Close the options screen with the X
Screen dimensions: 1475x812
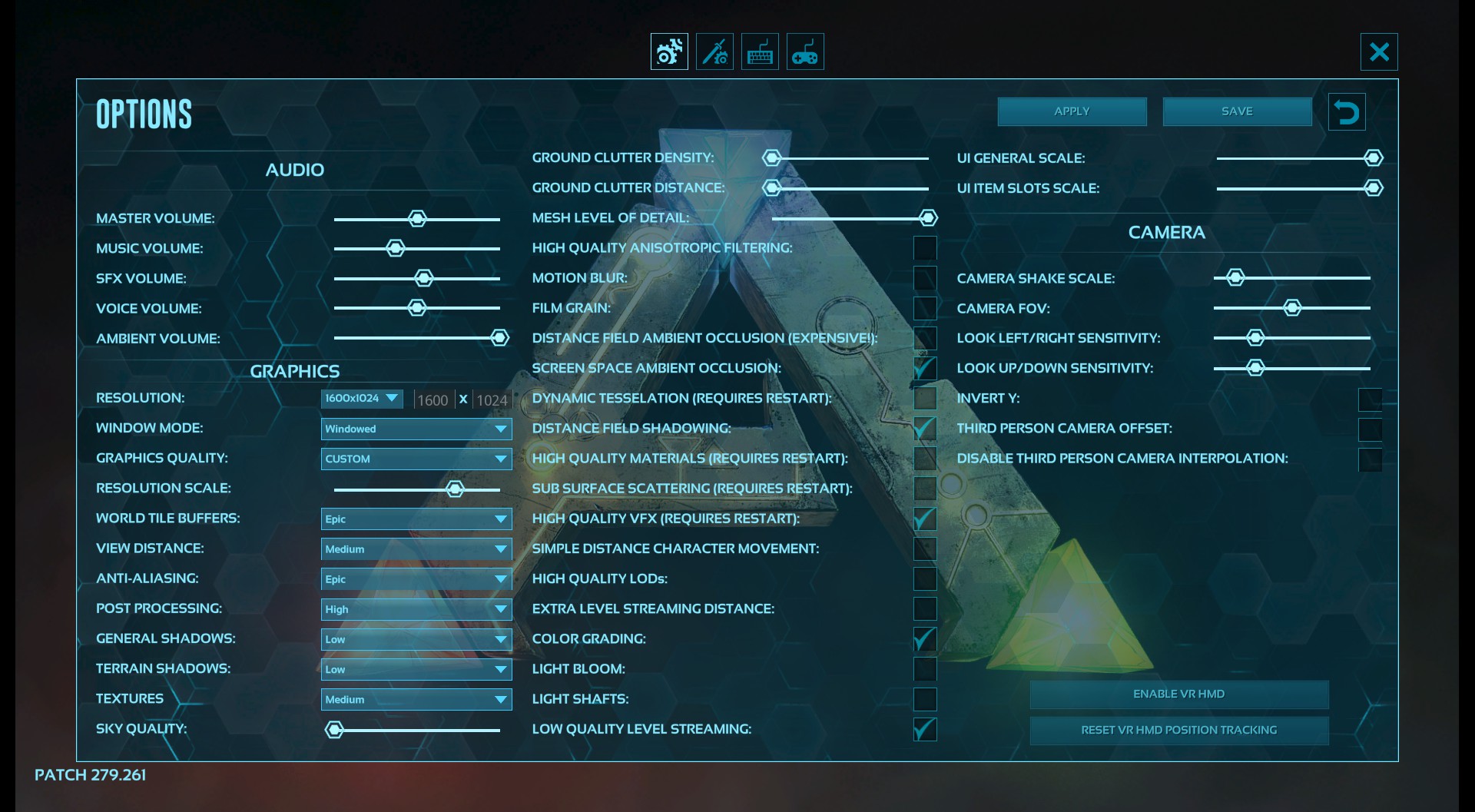tap(1379, 52)
